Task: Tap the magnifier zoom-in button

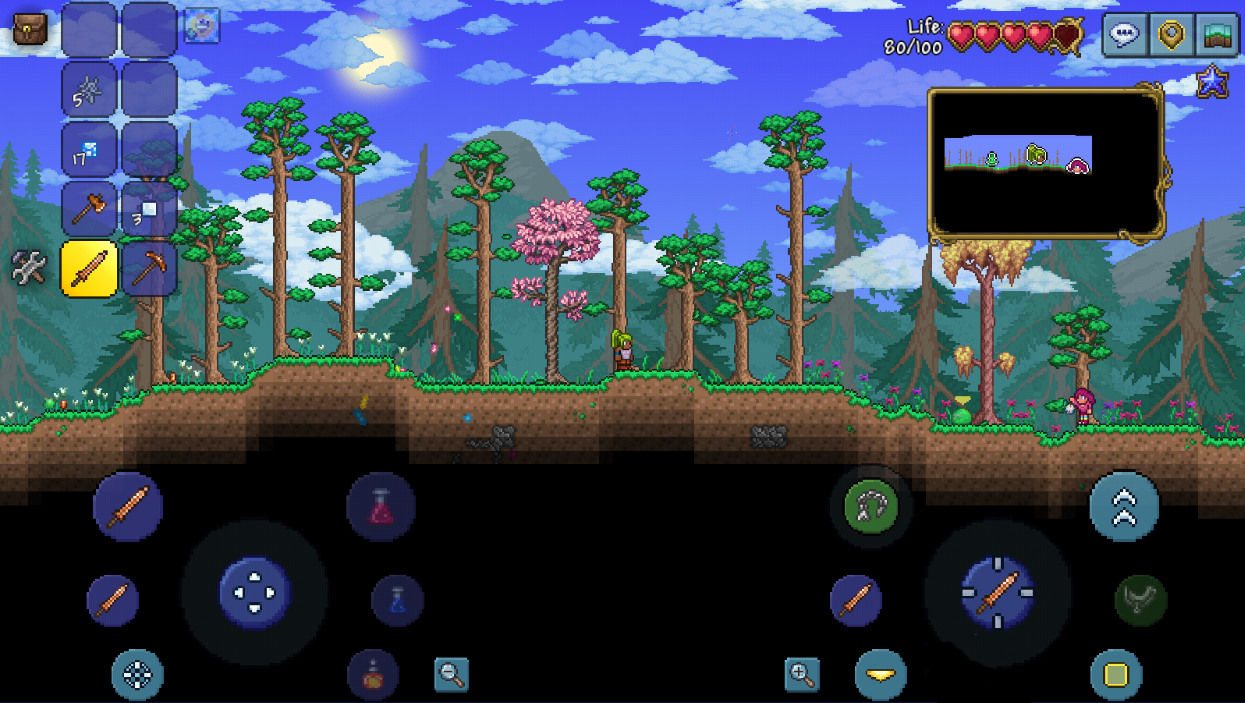Action: click(802, 675)
